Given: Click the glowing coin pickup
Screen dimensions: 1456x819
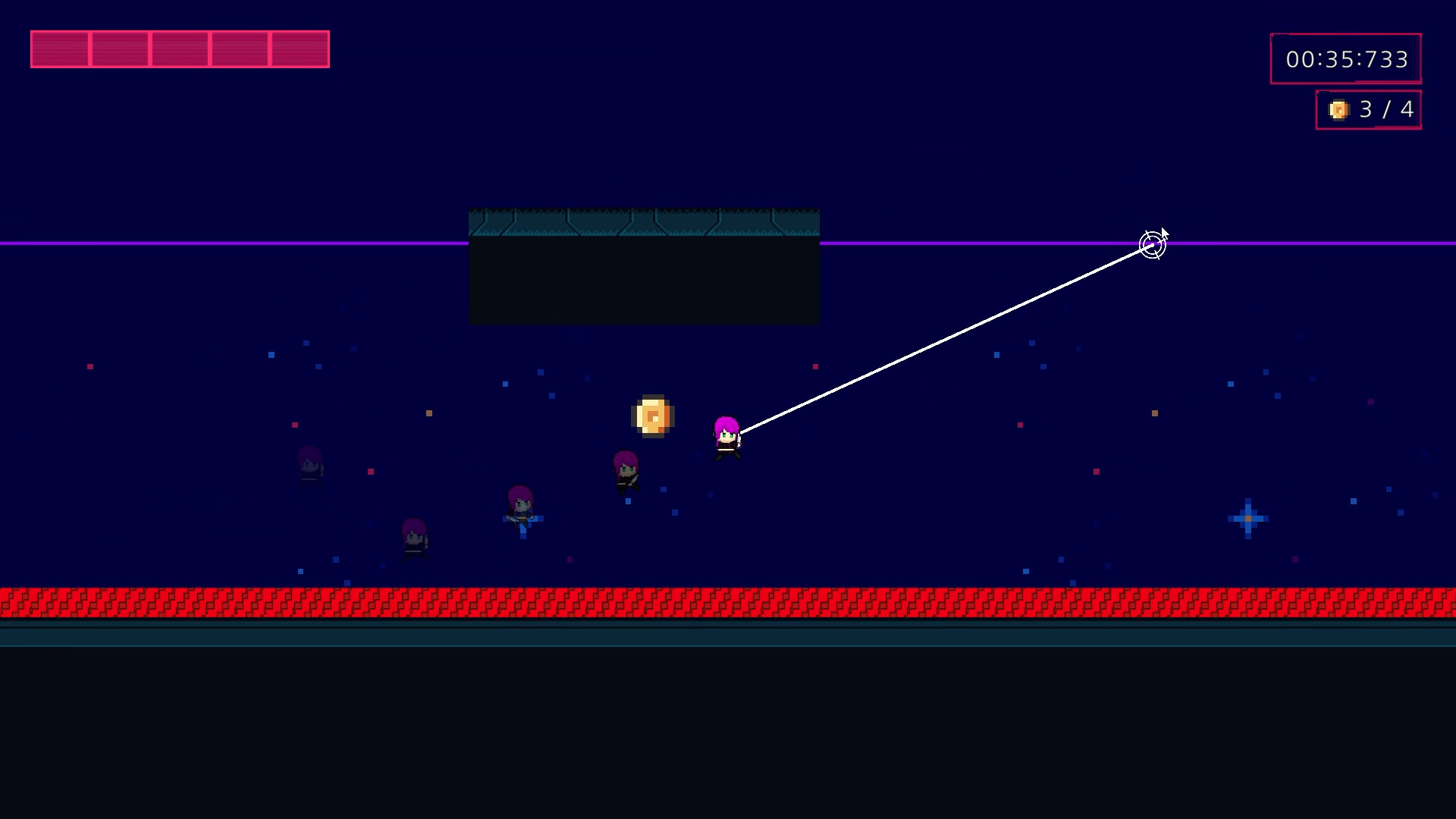Looking at the screenshot, I should [x=653, y=416].
